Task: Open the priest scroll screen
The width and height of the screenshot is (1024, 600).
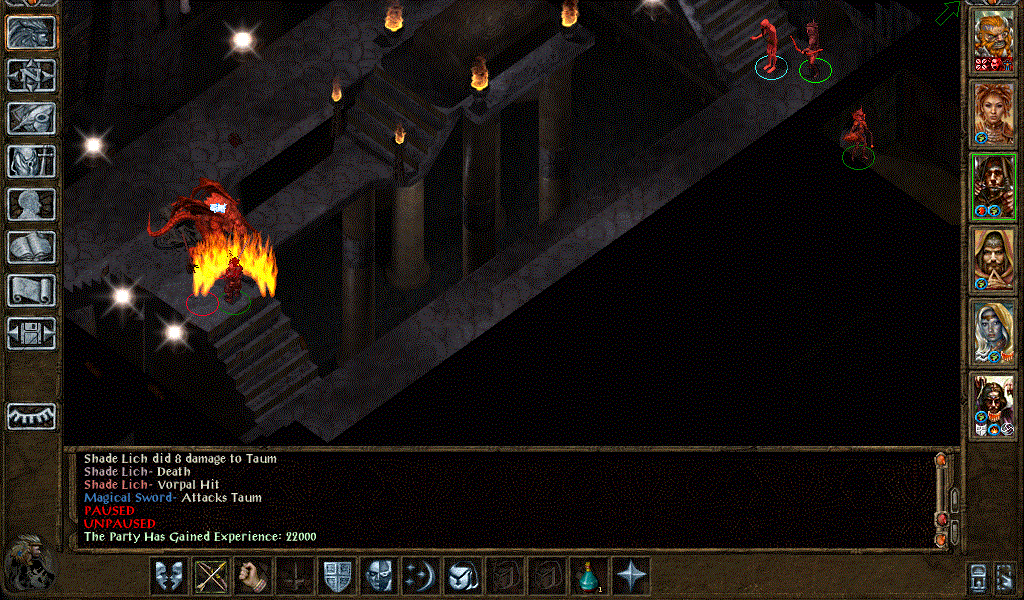Action: pos(31,290)
